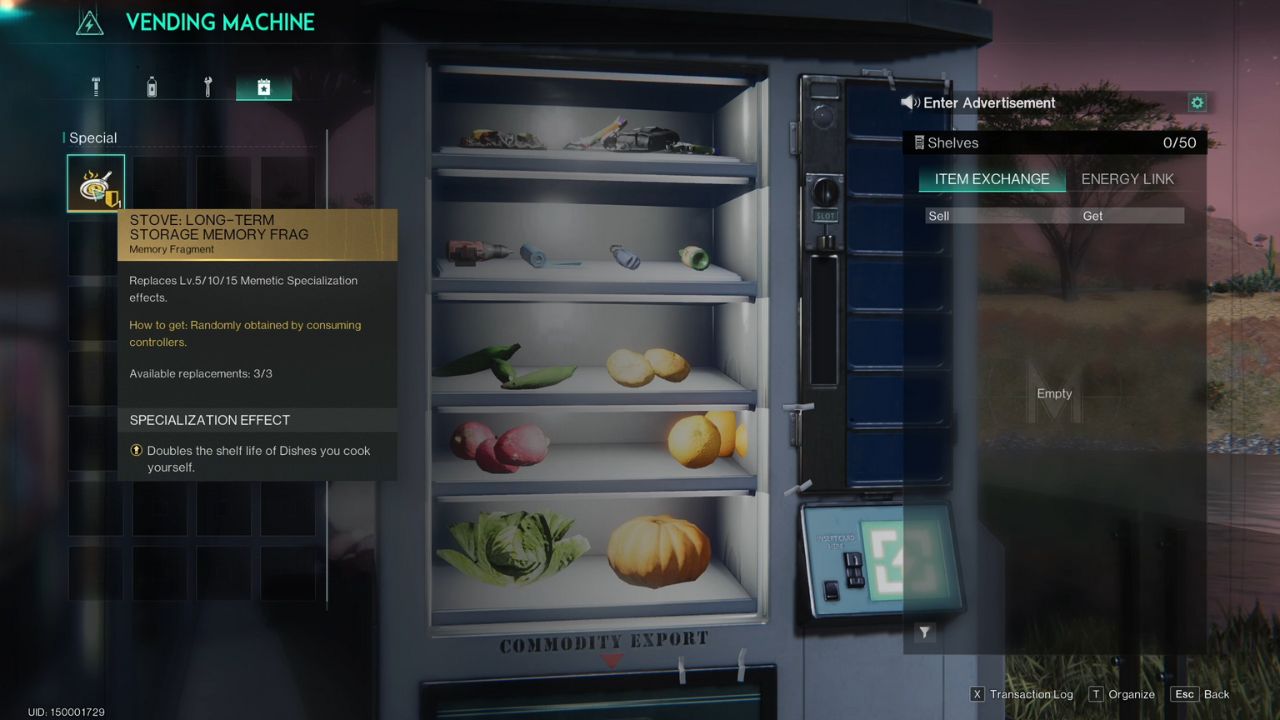Switch to the bolt icon category tab
The width and height of the screenshot is (1280, 720).
pyautogui.click(x=96, y=87)
